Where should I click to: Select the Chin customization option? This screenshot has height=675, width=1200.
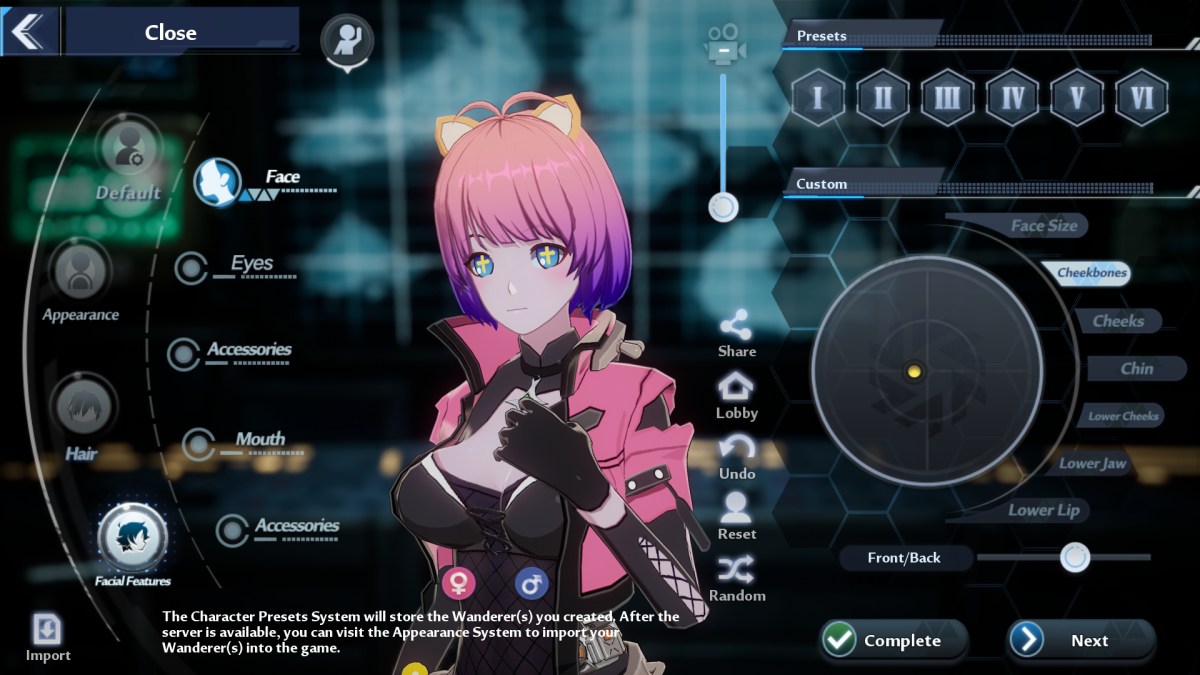click(x=1136, y=369)
